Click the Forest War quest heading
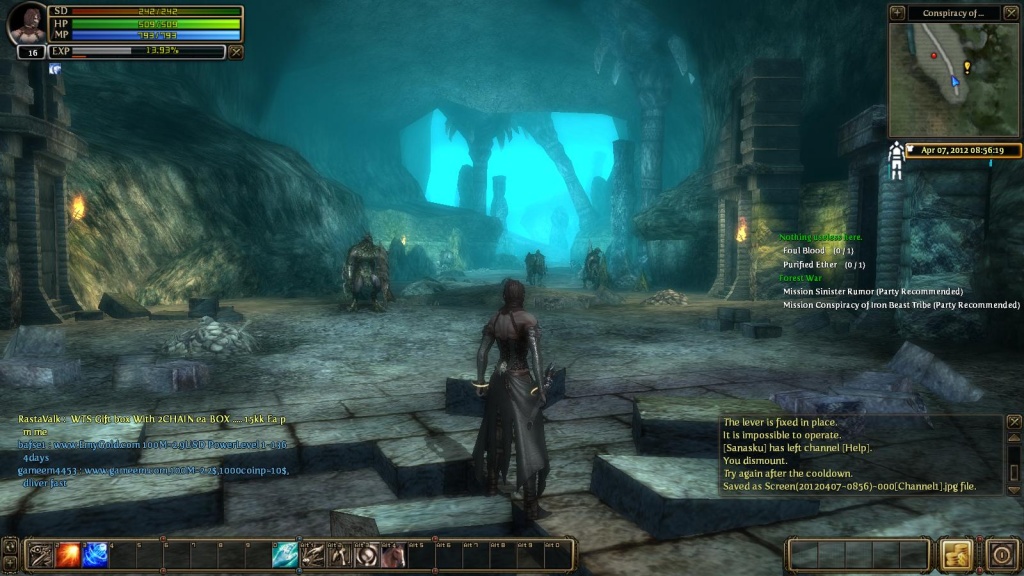This screenshot has width=1024, height=576. pos(800,278)
